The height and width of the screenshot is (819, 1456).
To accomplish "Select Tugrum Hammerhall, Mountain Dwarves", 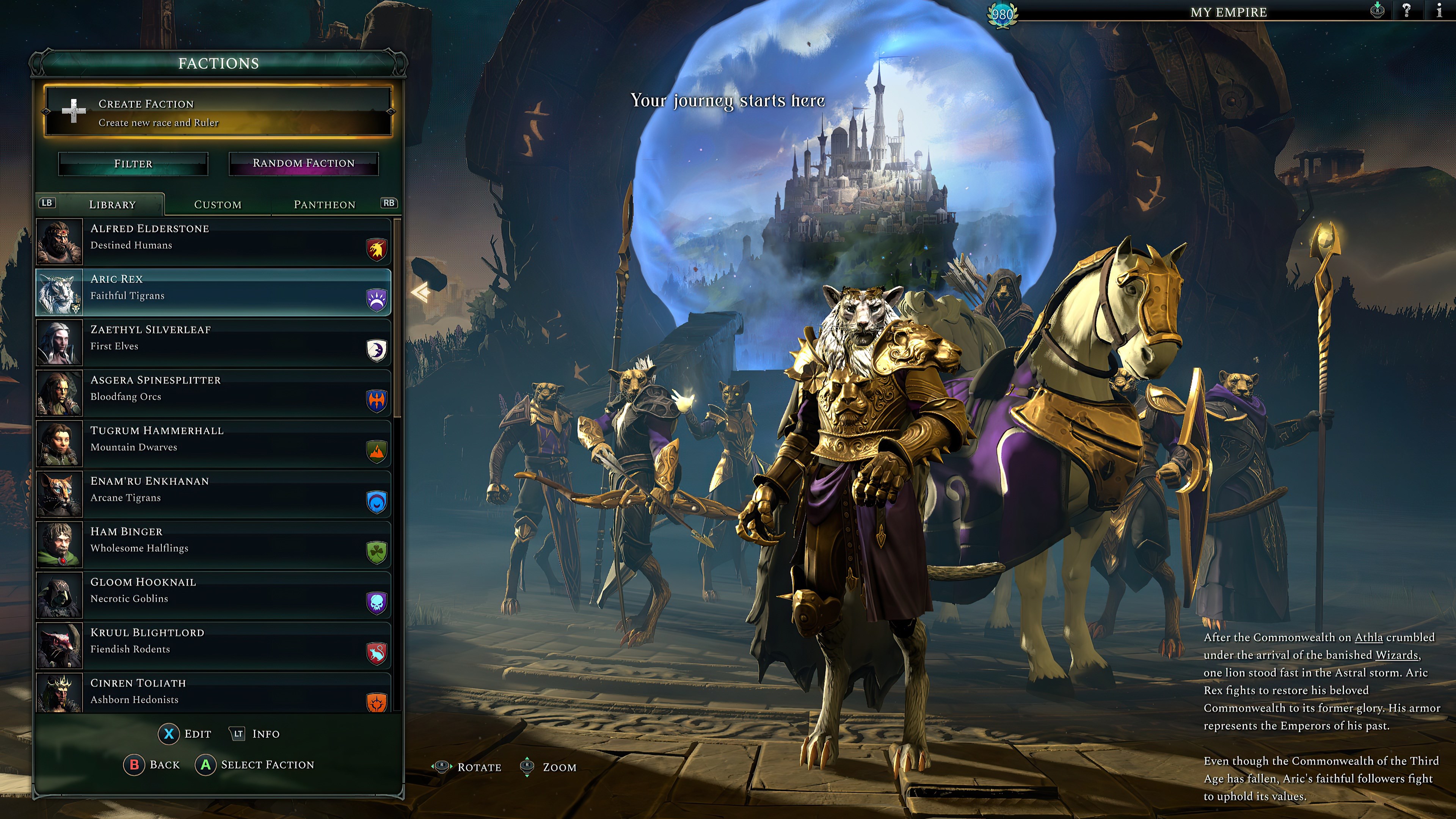I will 213,444.
